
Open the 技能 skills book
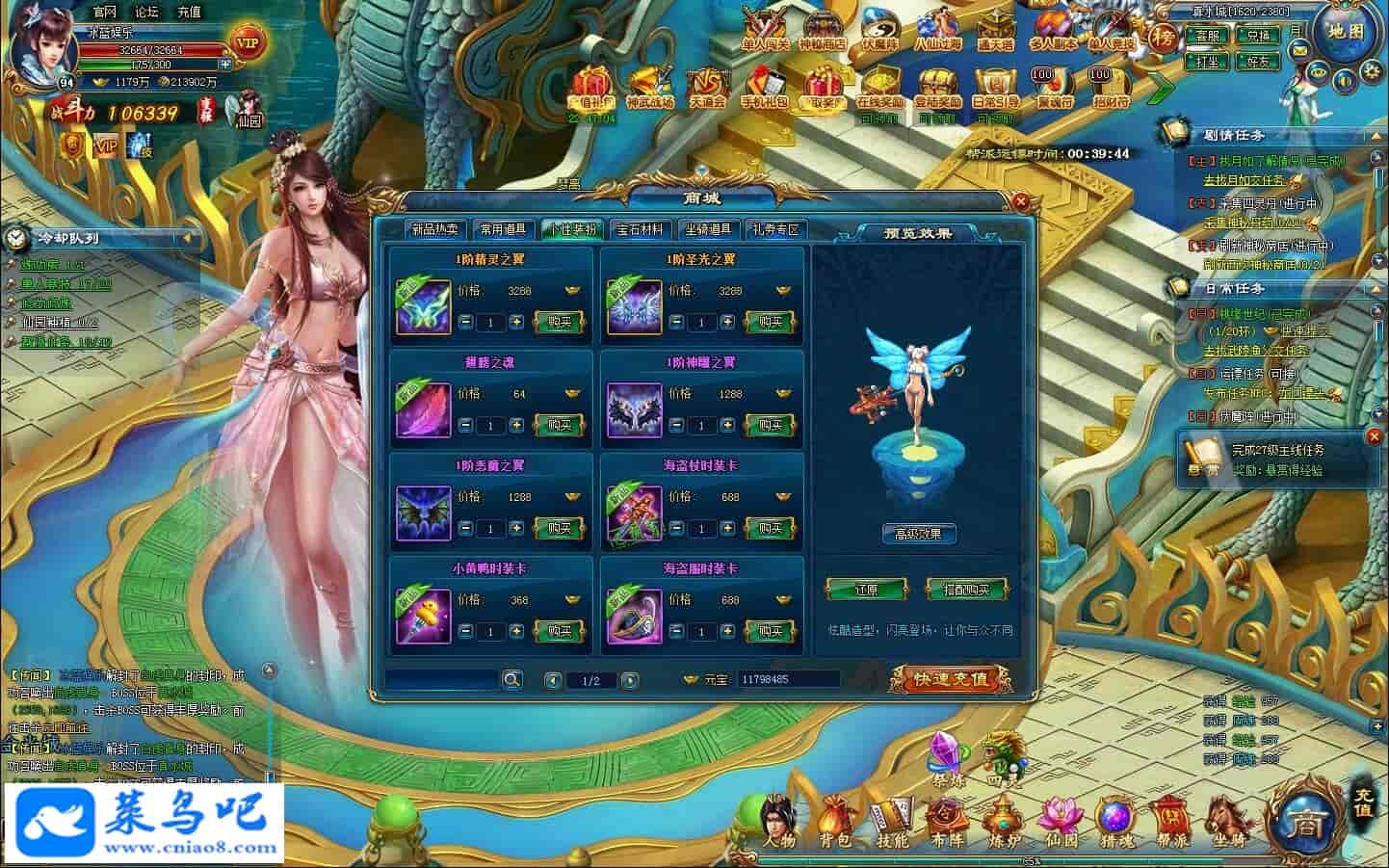891,824
